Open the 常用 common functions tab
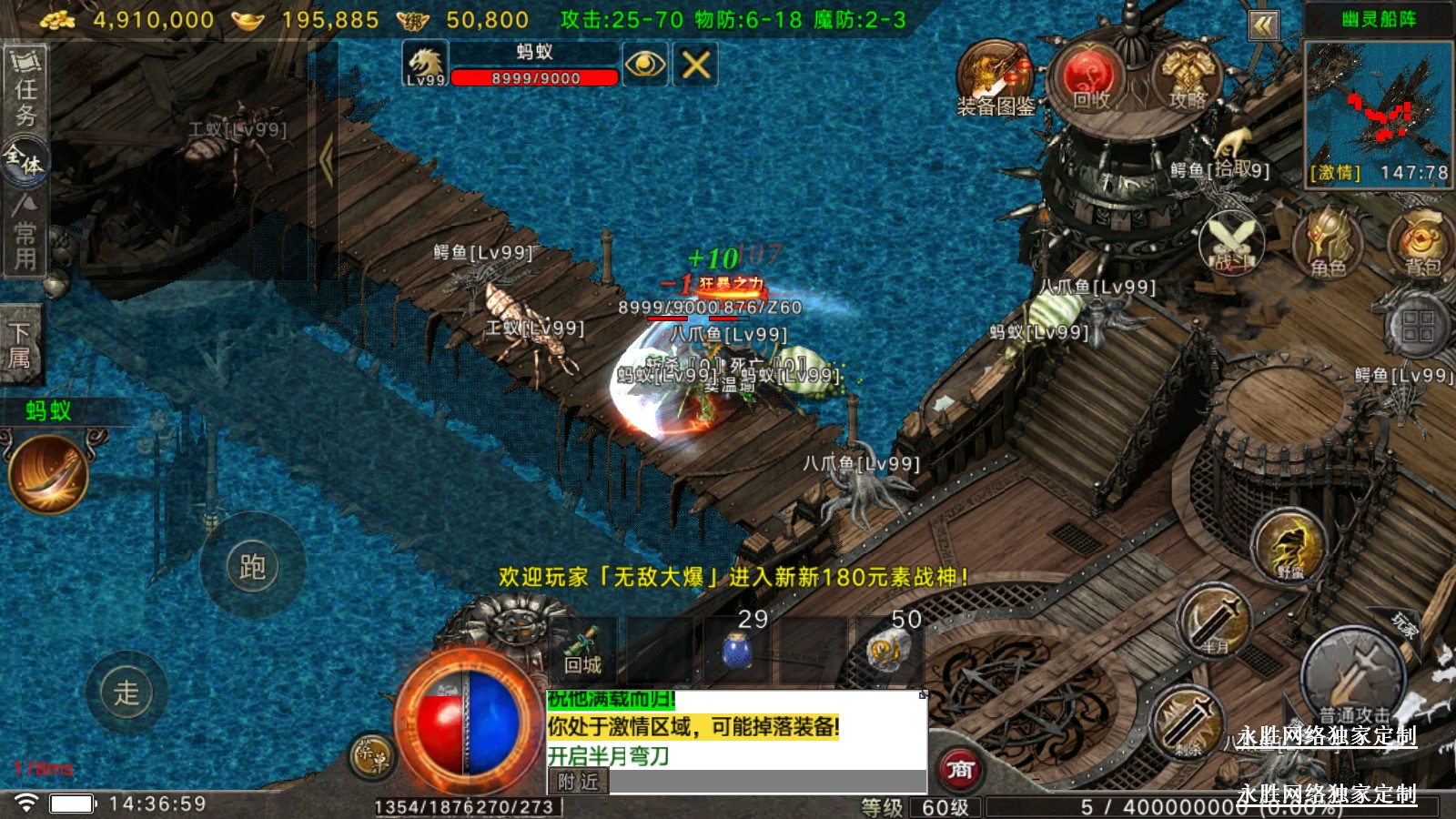 (x=25, y=235)
